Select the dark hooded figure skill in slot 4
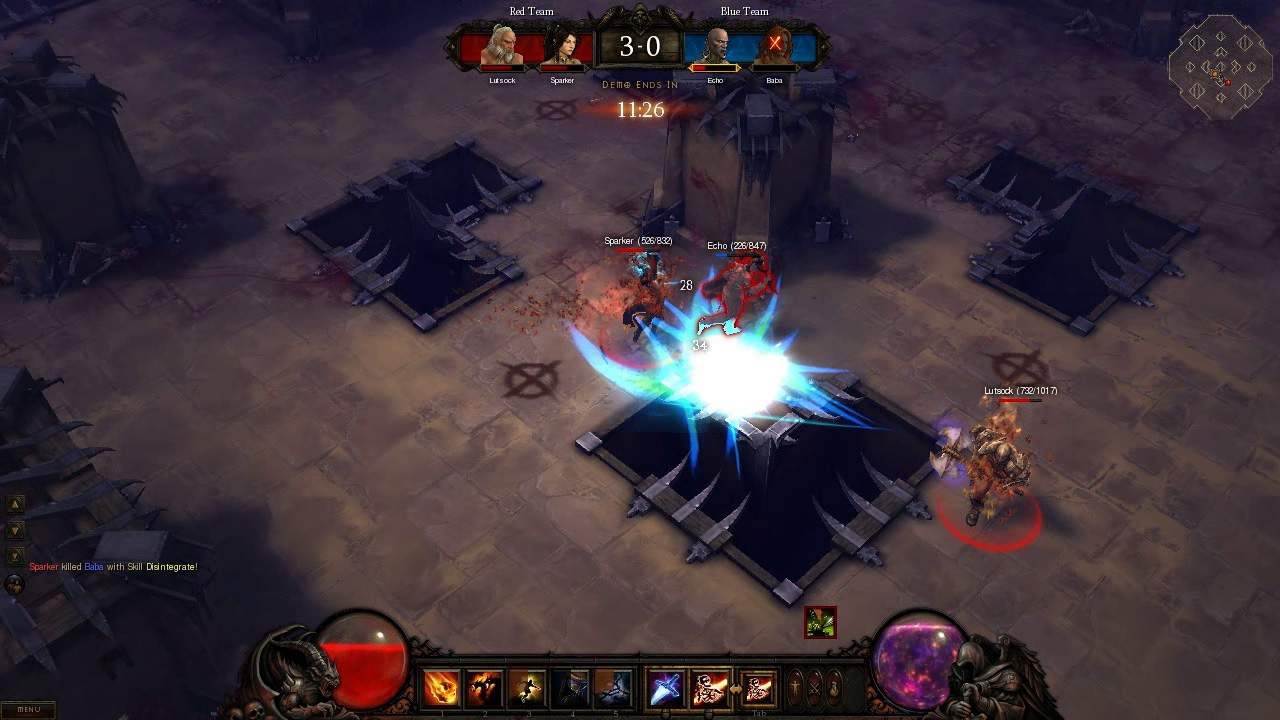The image size is (1280, 720). (570, 688)
